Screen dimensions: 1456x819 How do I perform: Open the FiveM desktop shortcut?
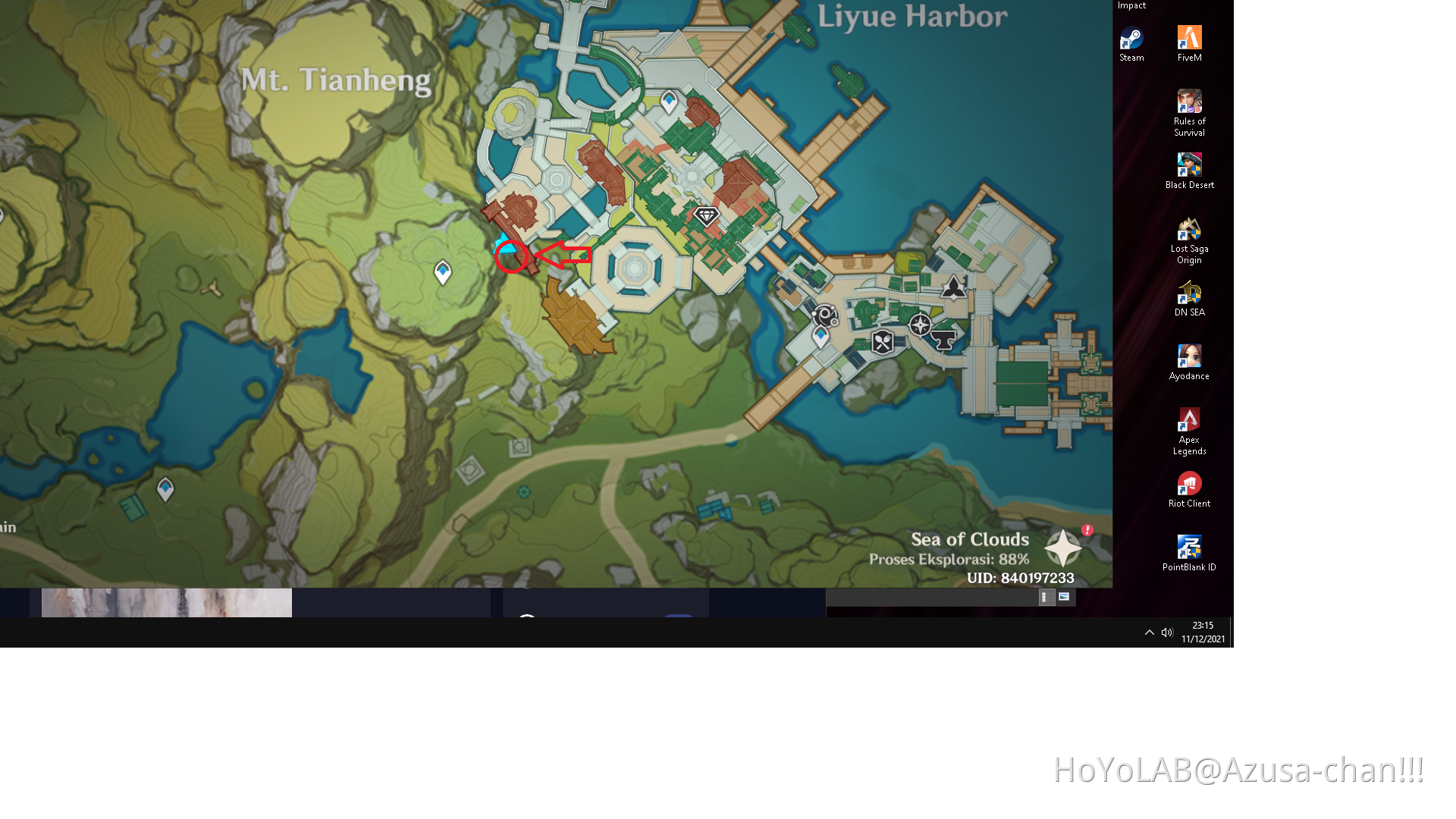coord(1189,36)
